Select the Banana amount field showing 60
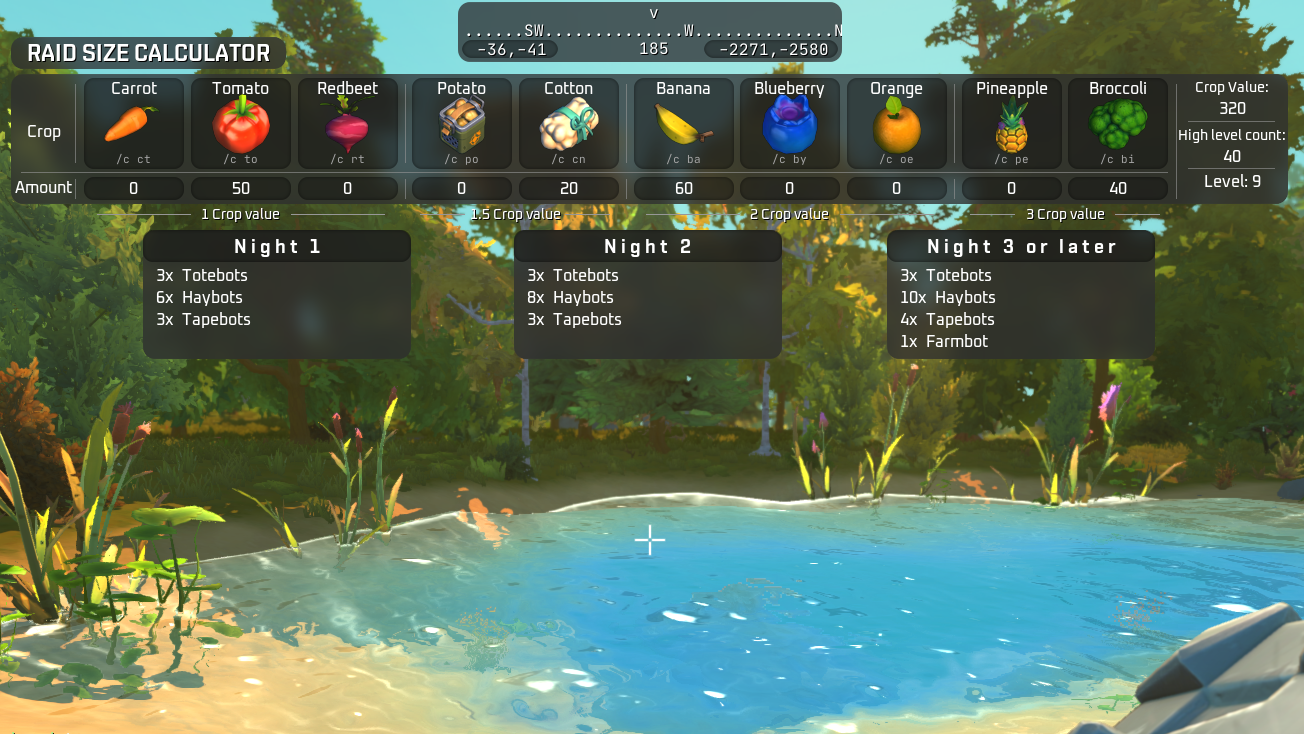Viewport: 1304px width, 734px height. (x=684, y=188)
